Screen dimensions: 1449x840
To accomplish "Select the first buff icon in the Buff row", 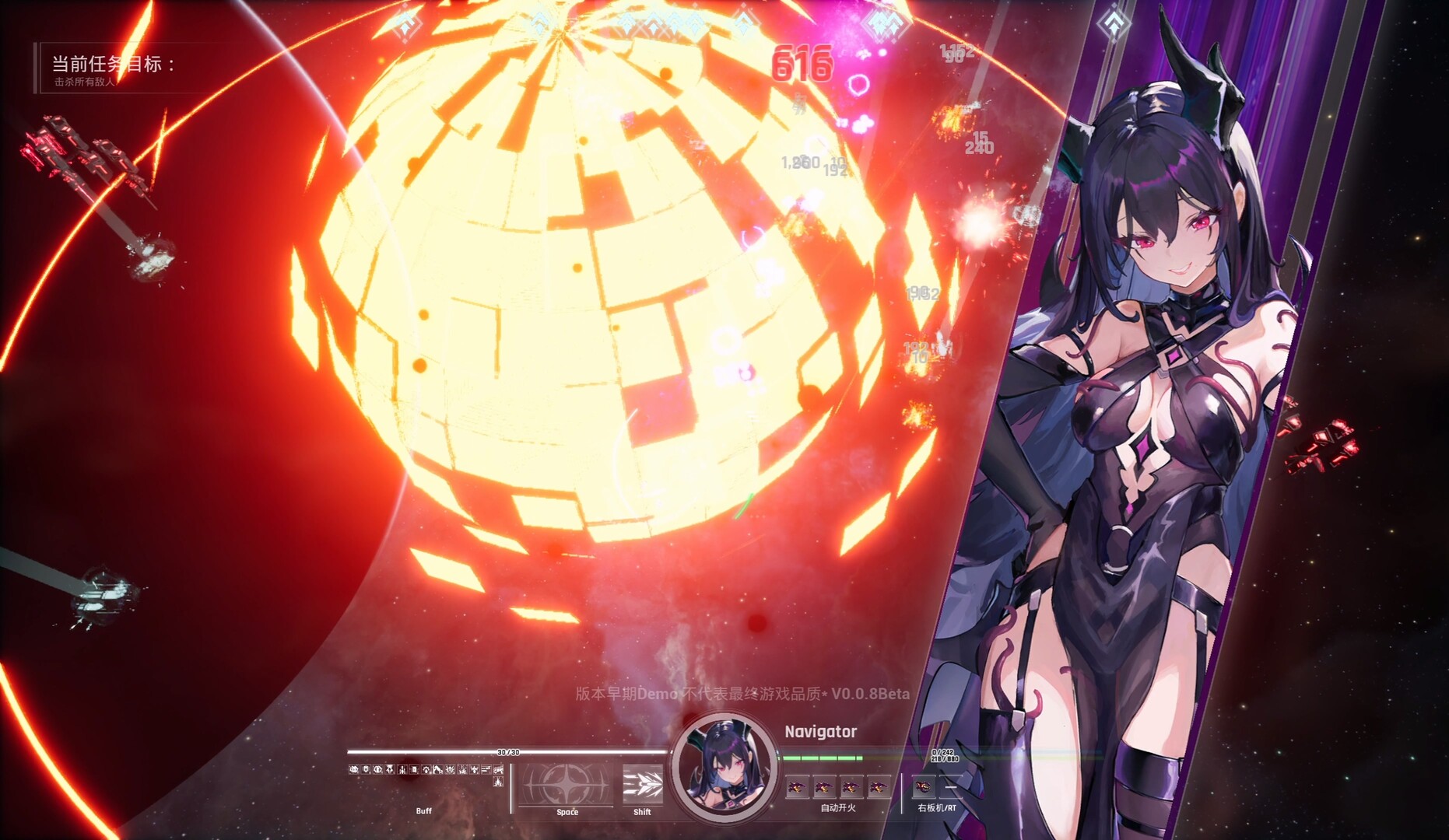I will (355, 769).
